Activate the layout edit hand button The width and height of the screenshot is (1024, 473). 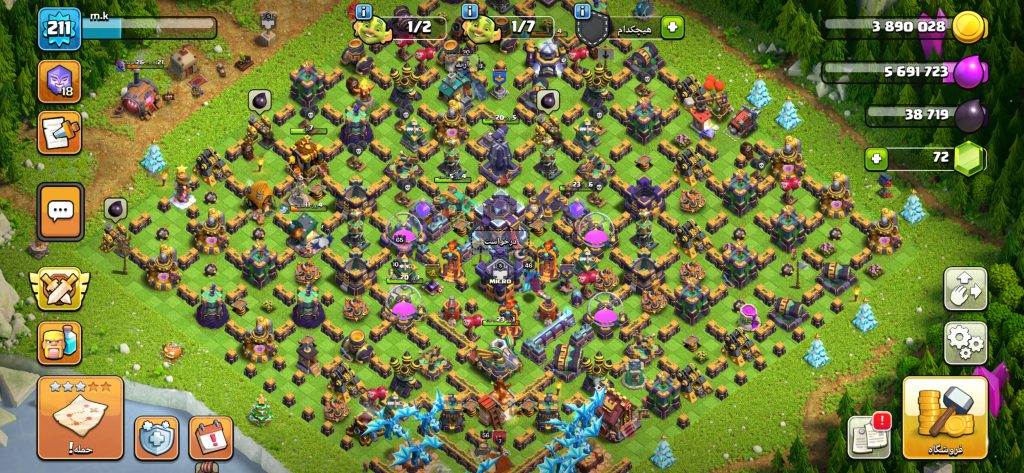965,288
